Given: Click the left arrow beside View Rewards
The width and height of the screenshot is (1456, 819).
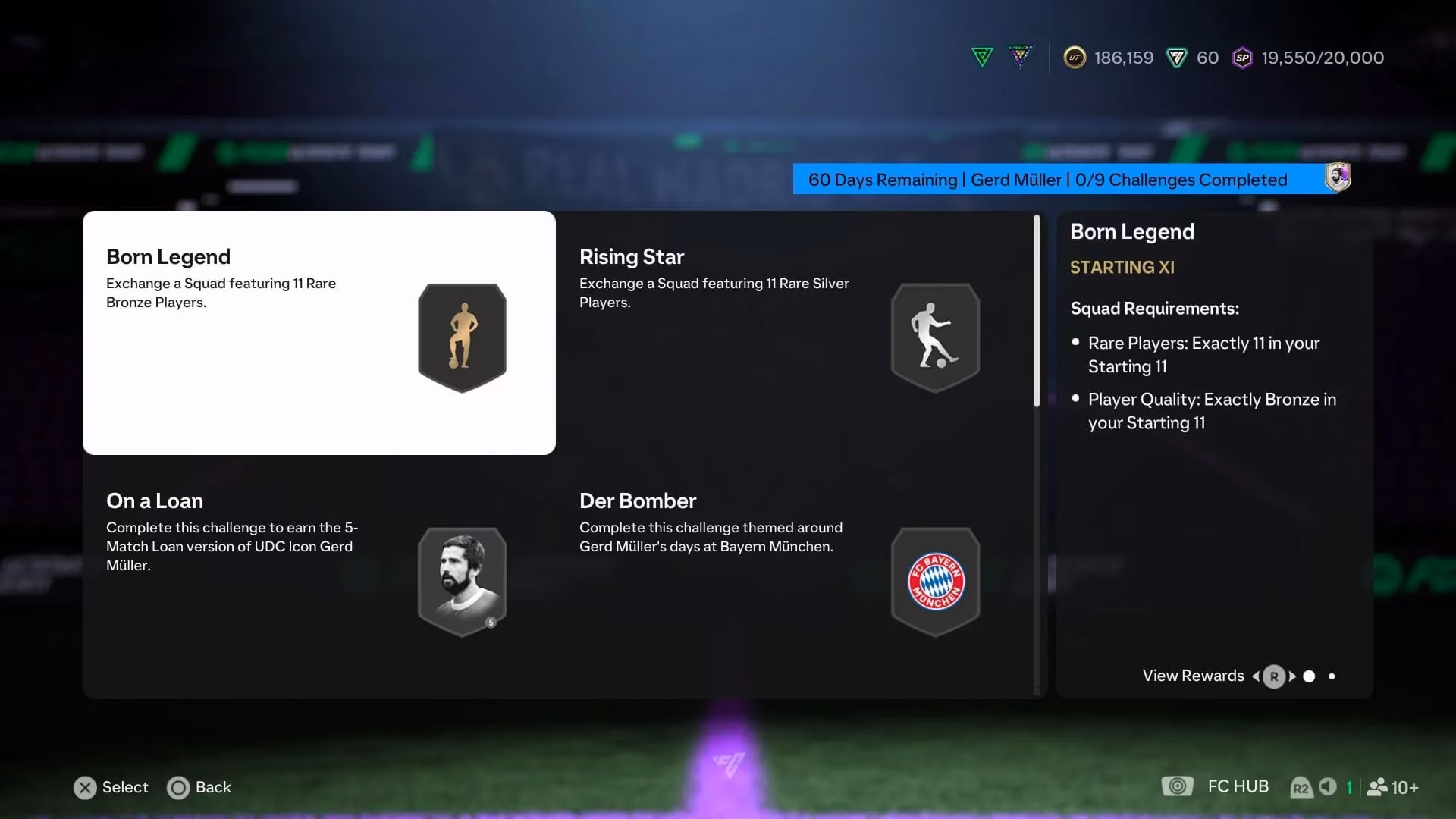Looking at the screenshot, I should click(1257, 676).
